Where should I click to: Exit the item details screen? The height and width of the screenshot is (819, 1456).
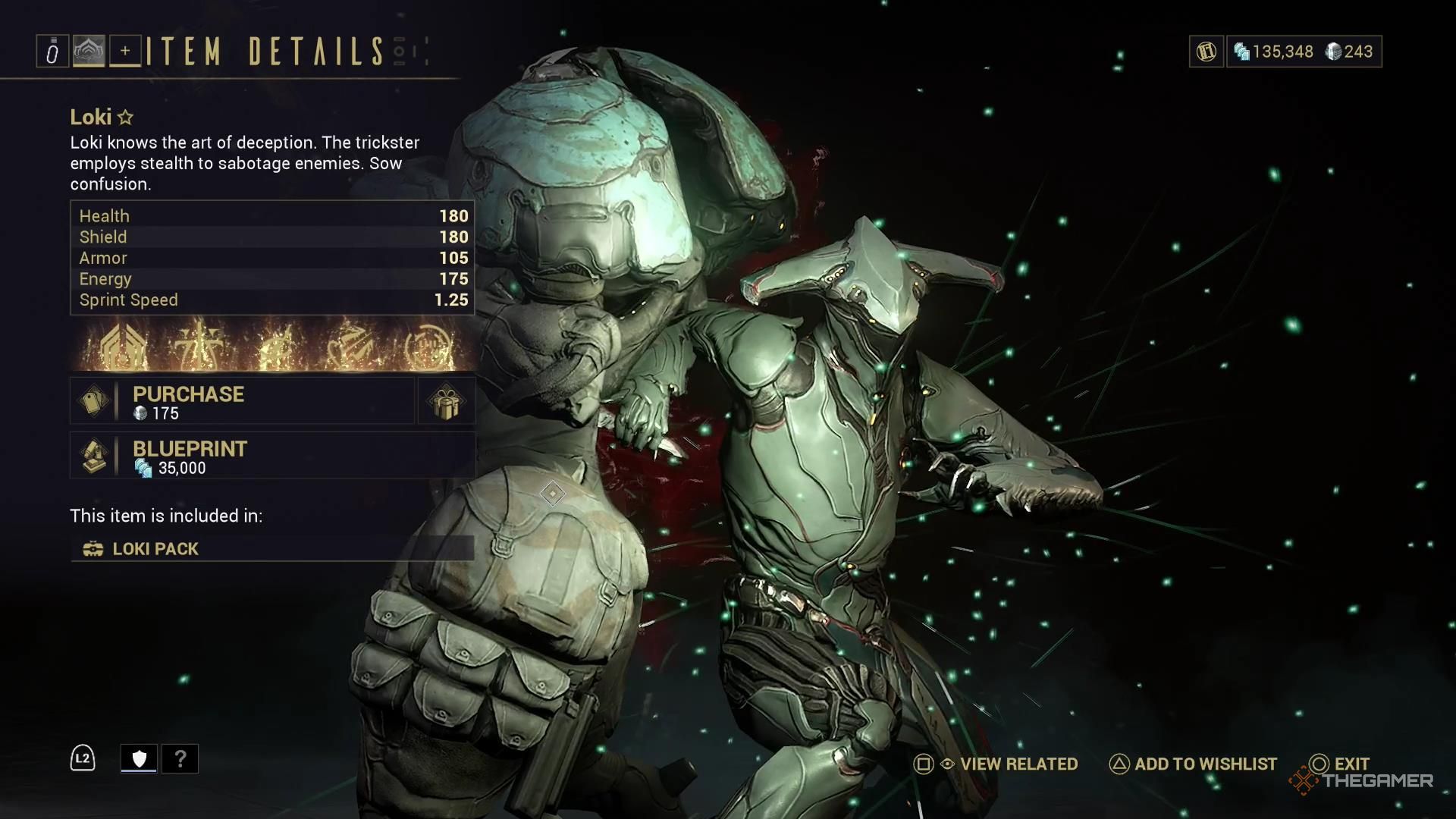coord(1340,764)
